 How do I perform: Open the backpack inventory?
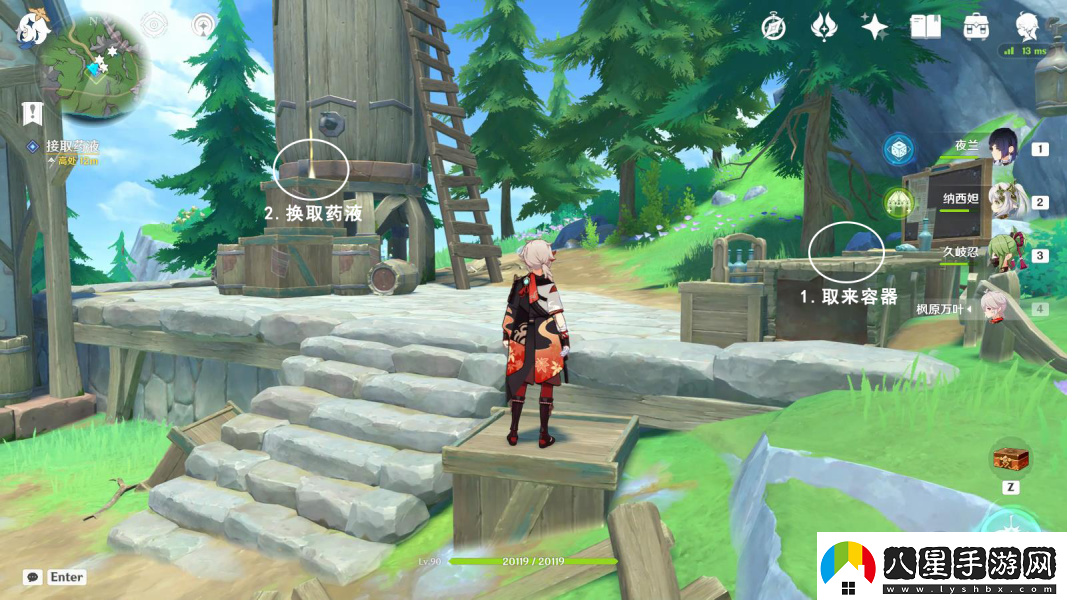point(976,26)
